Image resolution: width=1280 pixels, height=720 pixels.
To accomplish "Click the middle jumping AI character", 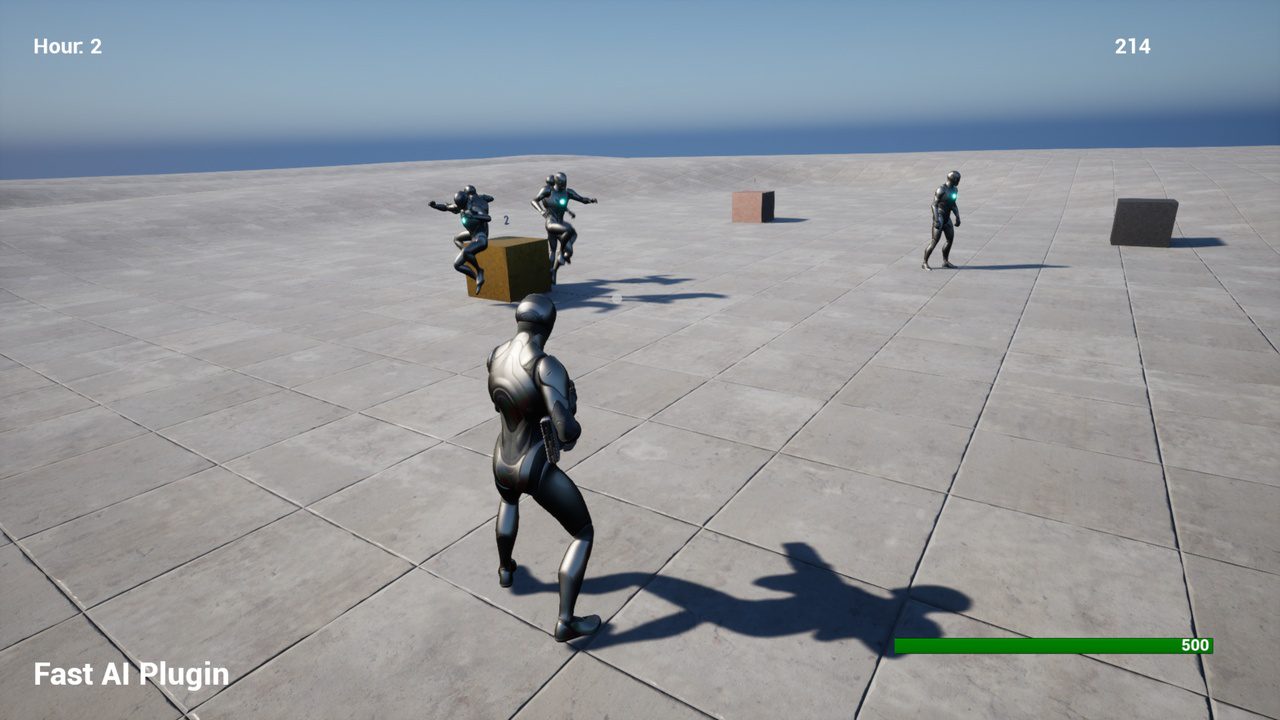I will 560,215.
